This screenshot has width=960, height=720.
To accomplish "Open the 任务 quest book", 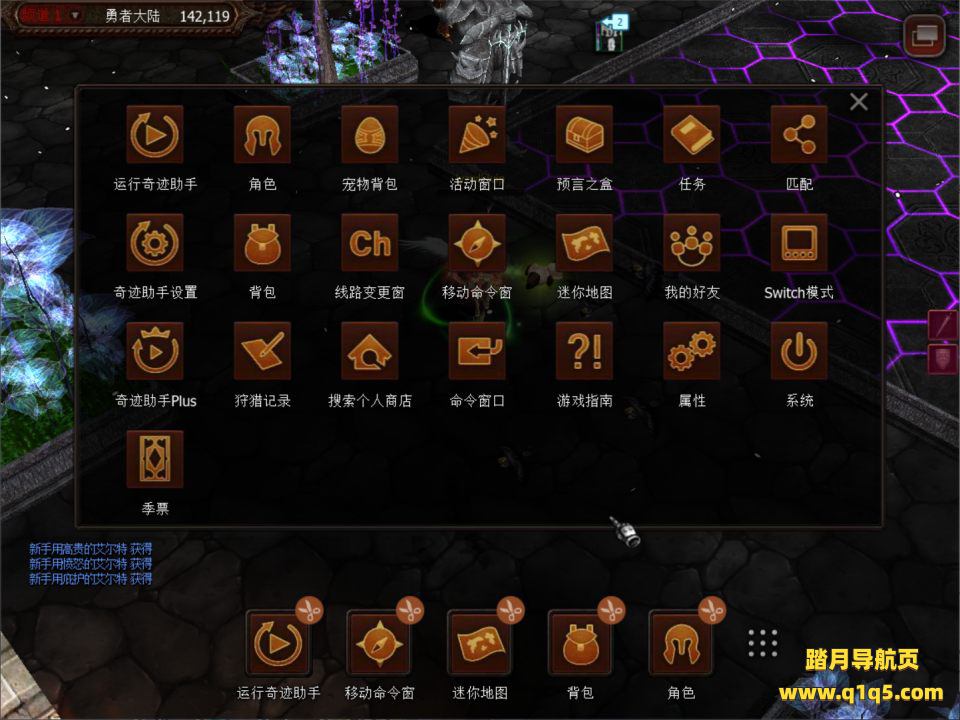I will click(691, 135).
